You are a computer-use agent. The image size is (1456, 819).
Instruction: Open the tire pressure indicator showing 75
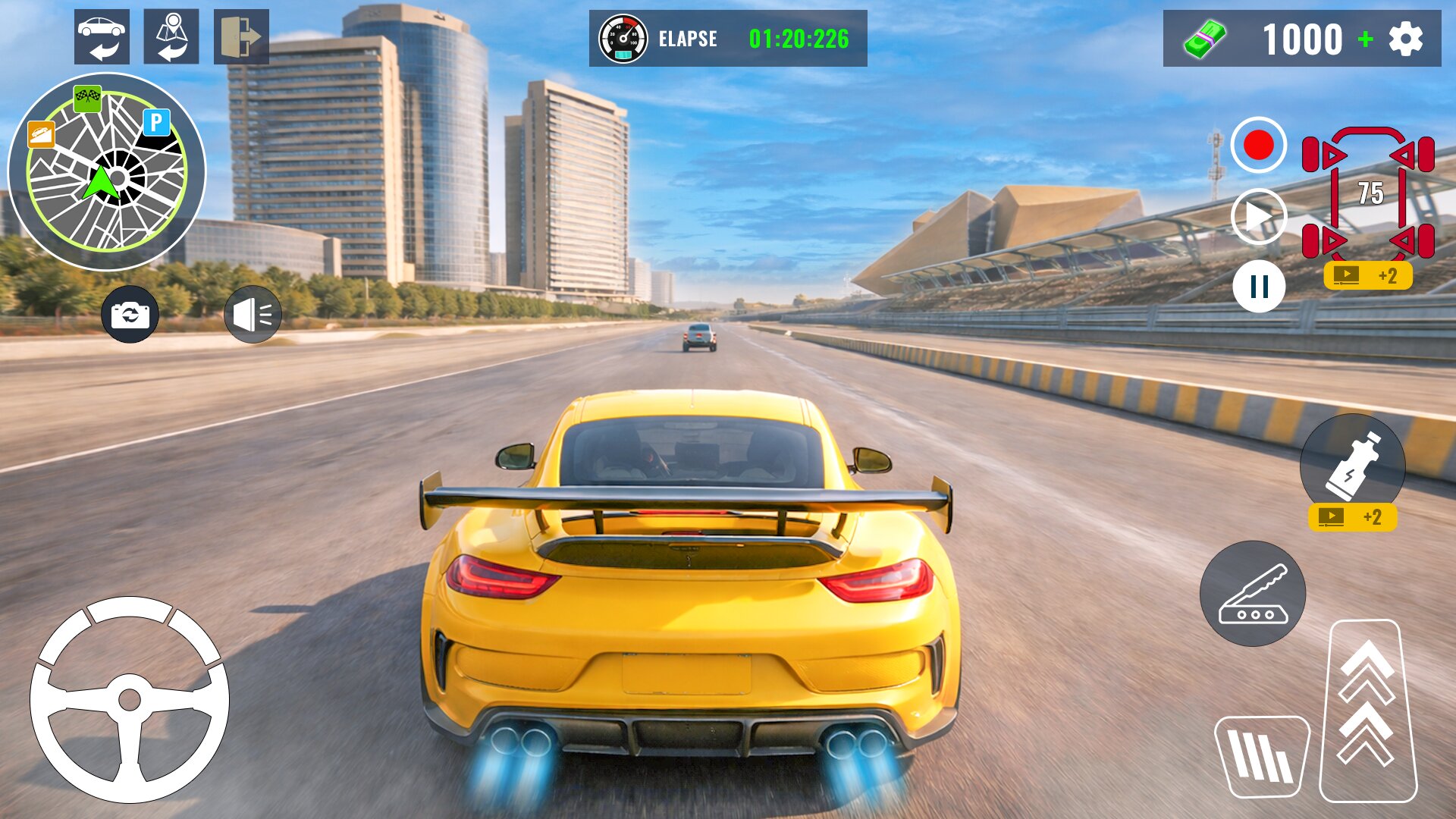coord(1368,193)
